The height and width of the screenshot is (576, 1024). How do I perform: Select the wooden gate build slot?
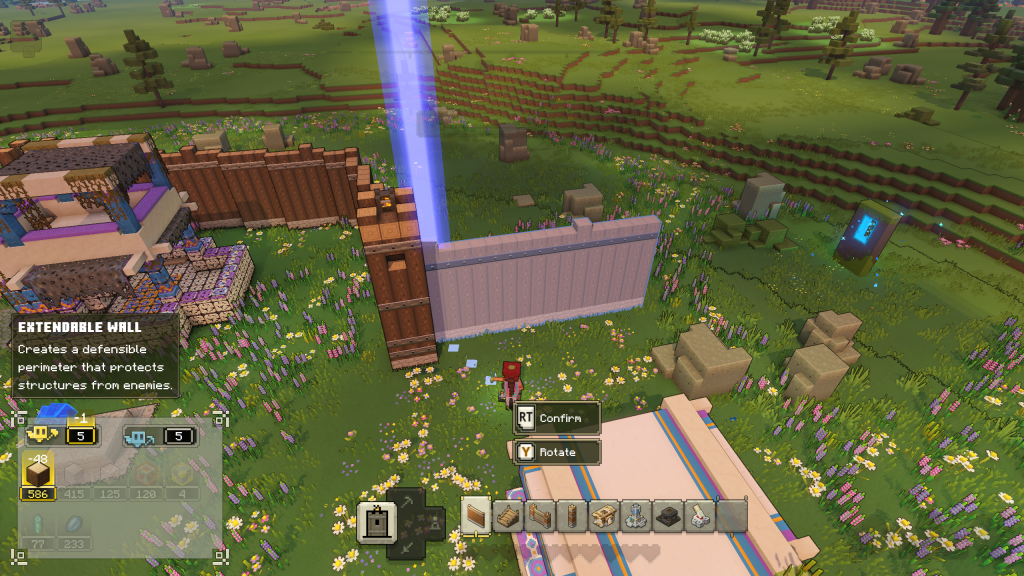[540, 516]
